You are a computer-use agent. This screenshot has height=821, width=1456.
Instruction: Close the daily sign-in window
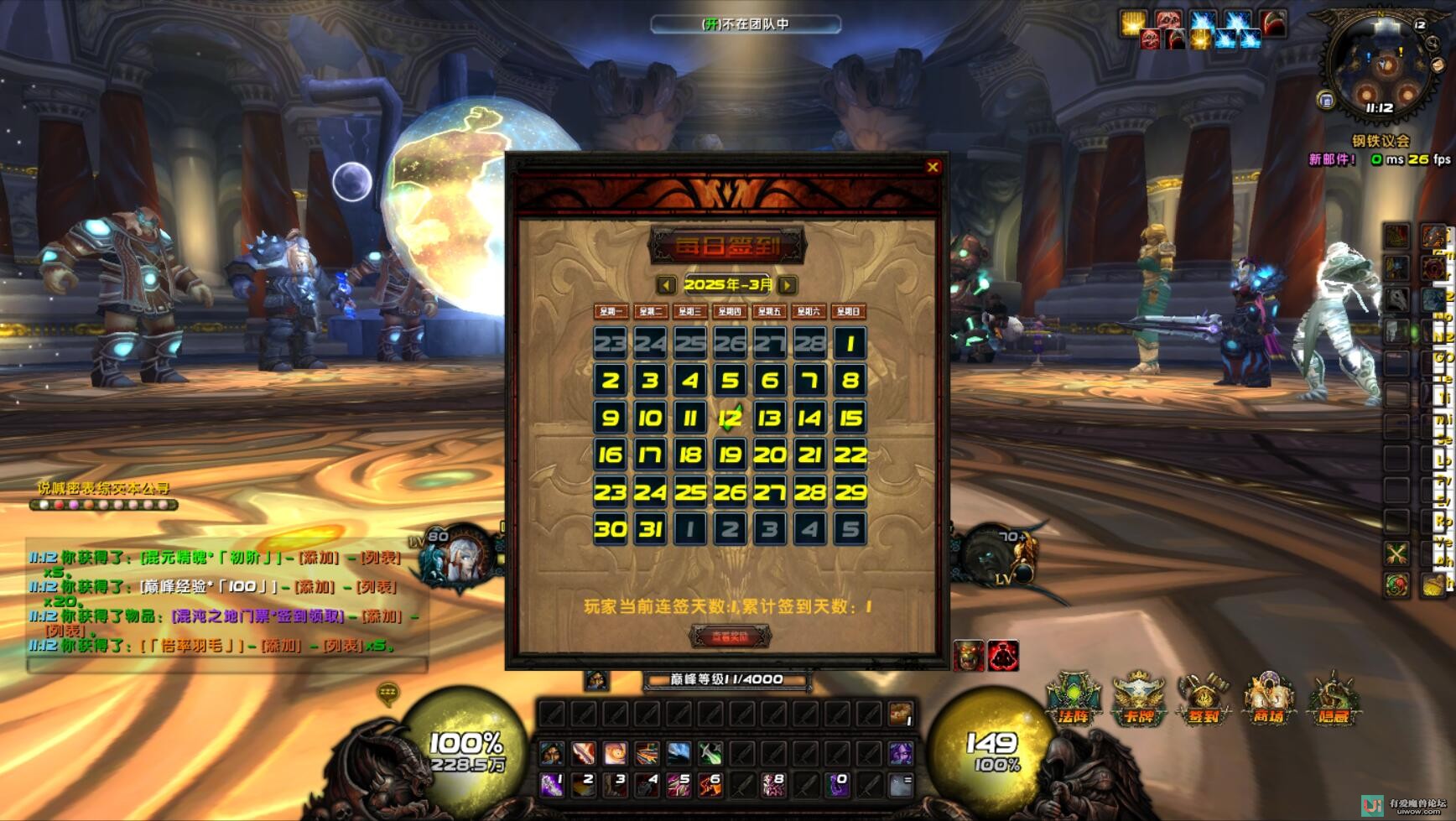click(933, 167)
